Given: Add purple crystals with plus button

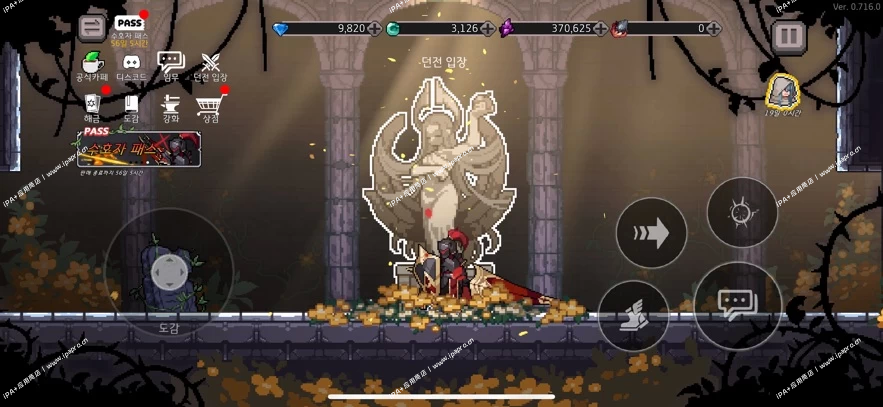Looking at the screenshot, I should point(600,29).
